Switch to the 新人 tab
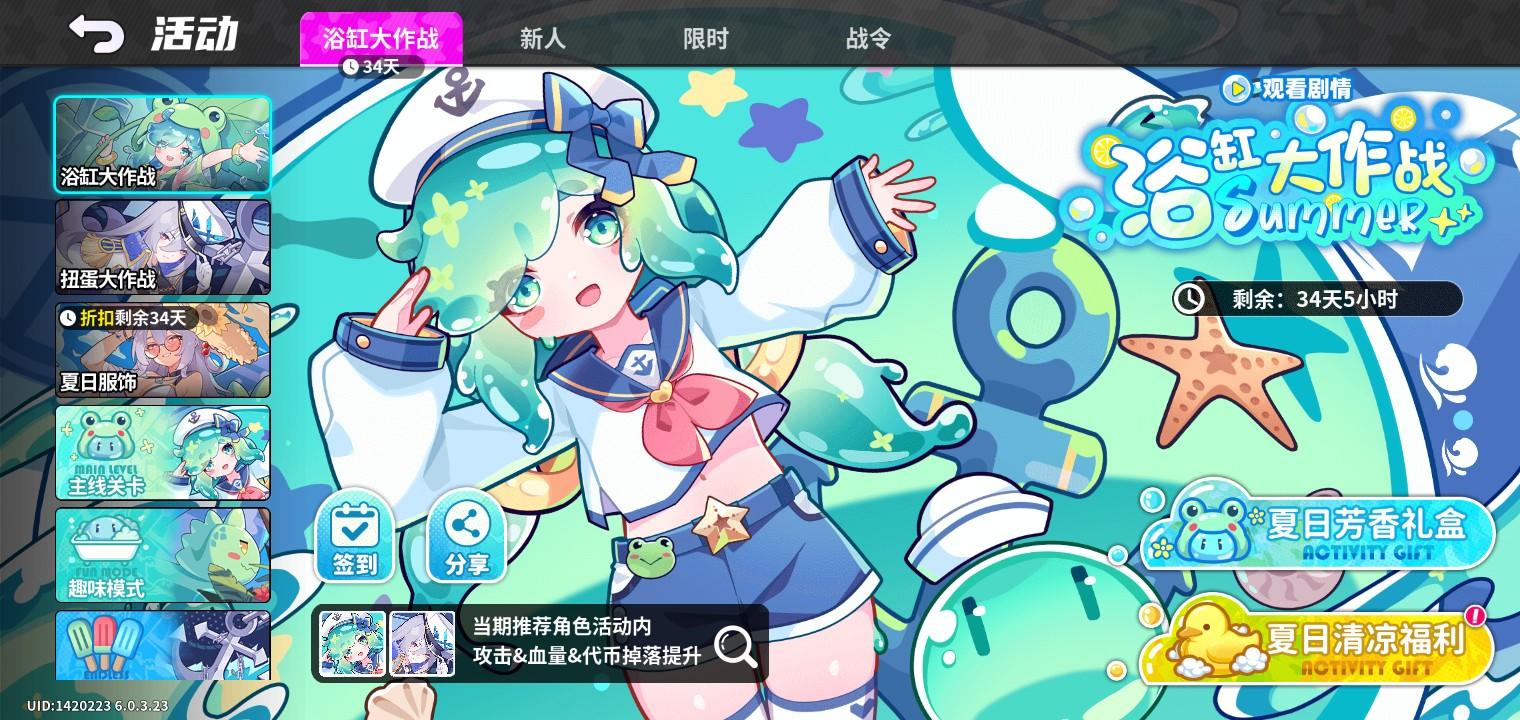This screenshot has height=720, width=1520. 542,38
